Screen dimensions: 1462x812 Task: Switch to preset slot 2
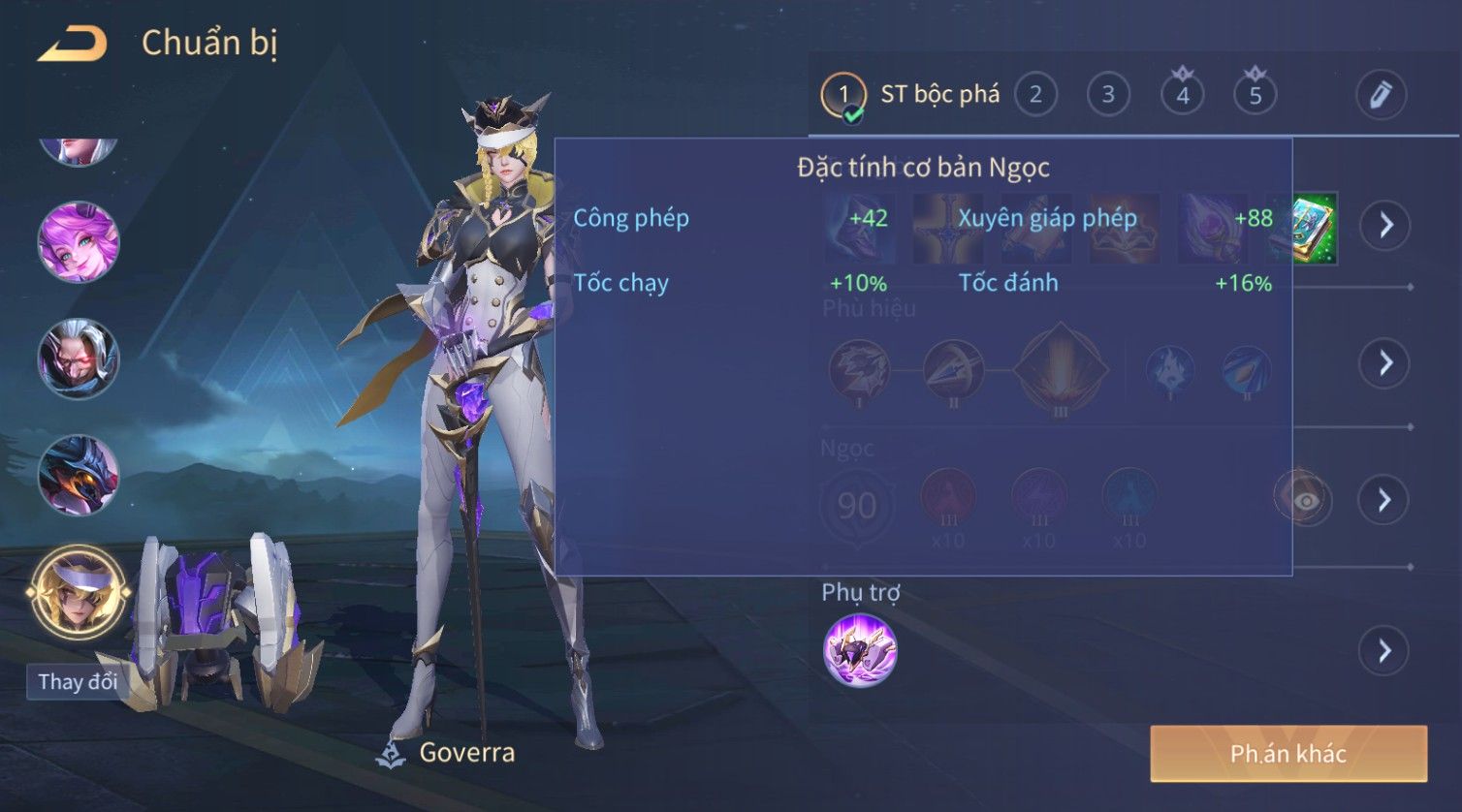point(1035,95)
